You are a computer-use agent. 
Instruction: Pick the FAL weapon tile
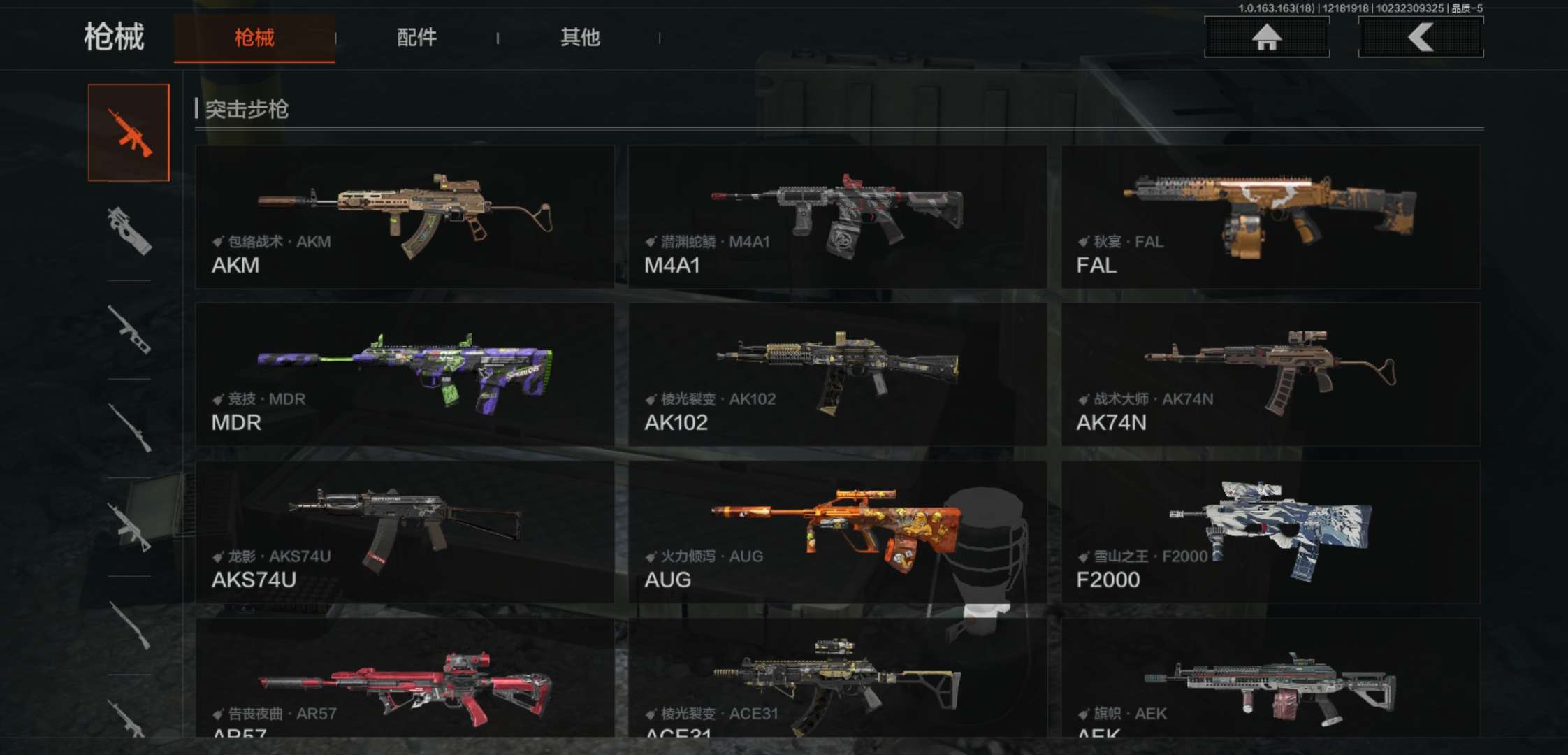[1270, 217]
